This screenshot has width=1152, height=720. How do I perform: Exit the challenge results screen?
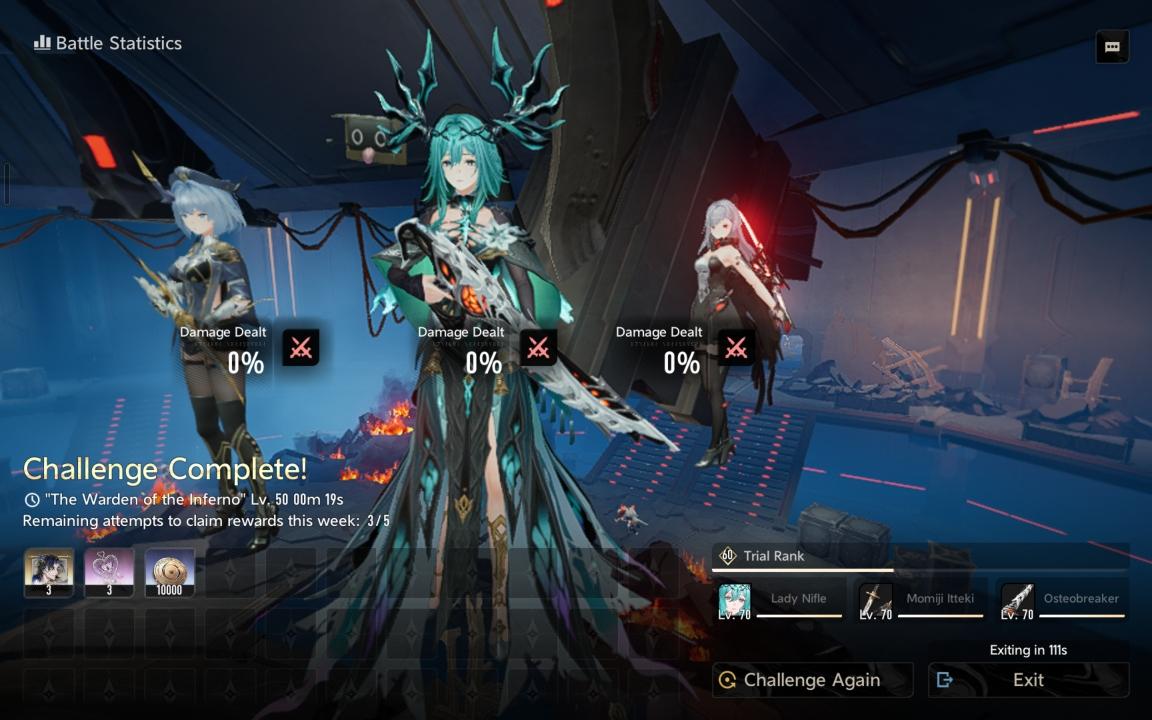pos(1028,680)
